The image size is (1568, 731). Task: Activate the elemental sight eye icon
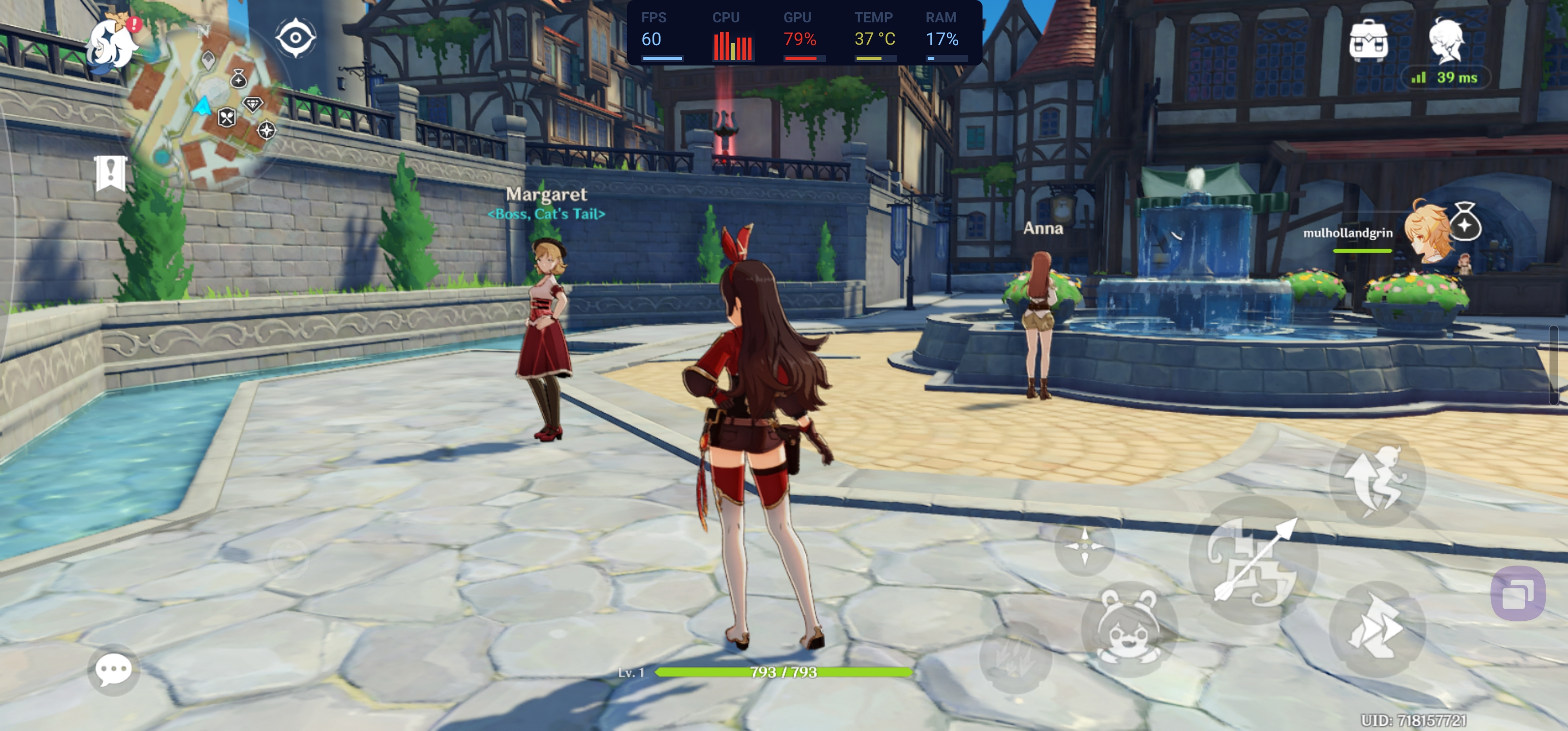tap(295, 38)
